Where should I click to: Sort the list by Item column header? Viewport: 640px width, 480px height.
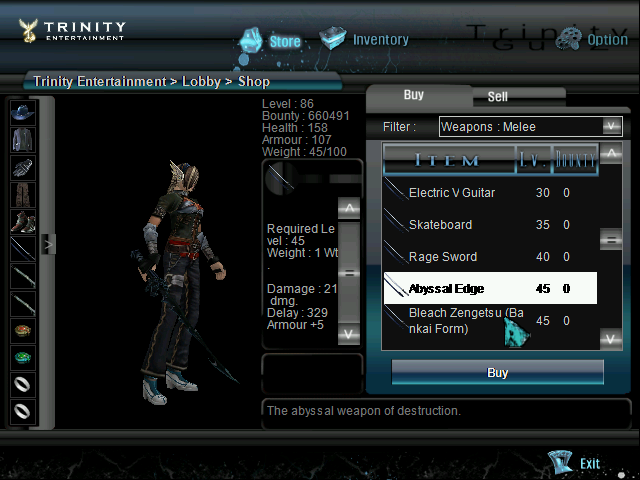(447, 160)
